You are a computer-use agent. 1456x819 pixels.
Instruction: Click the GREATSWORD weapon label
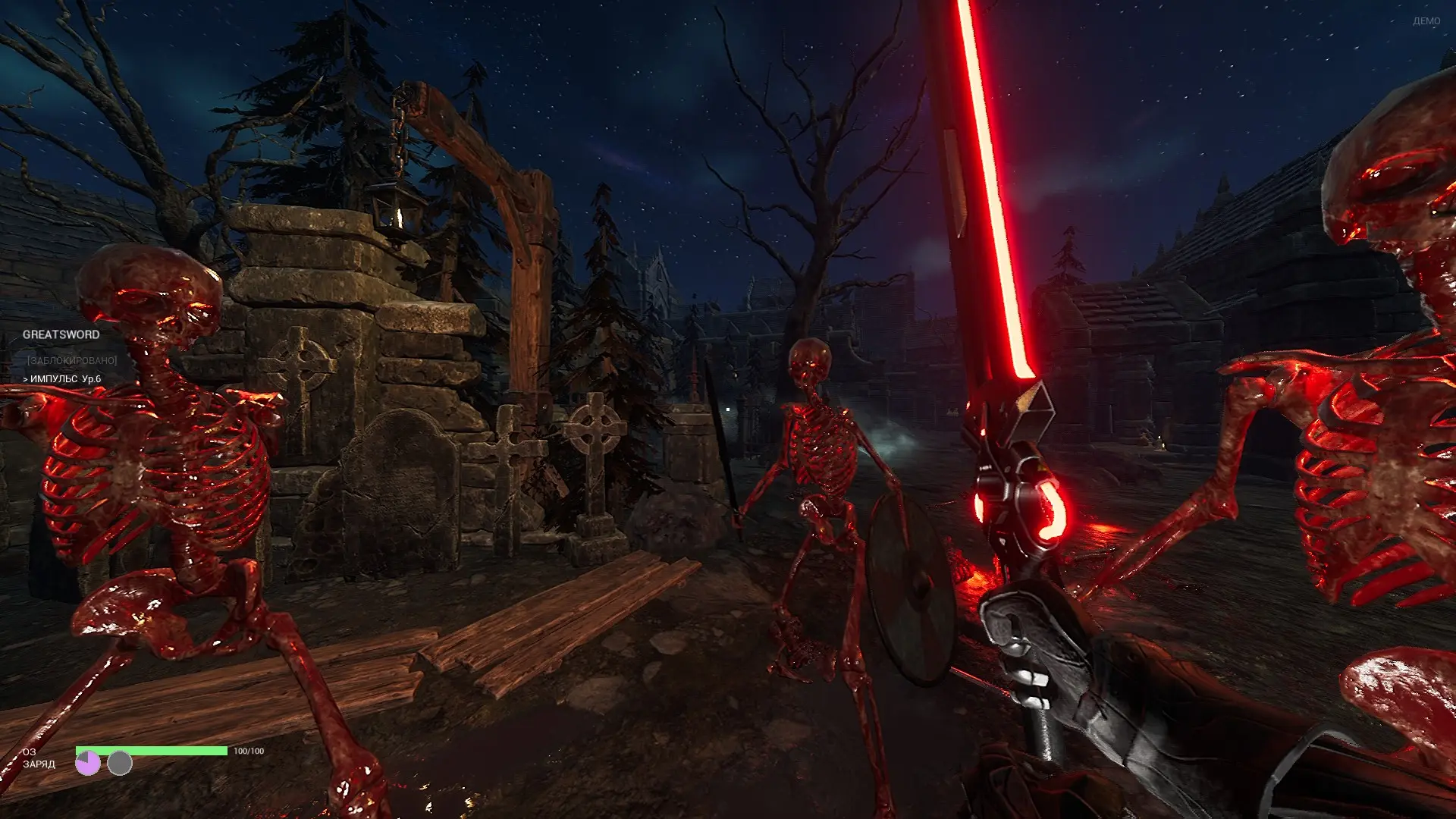point(61,334)
